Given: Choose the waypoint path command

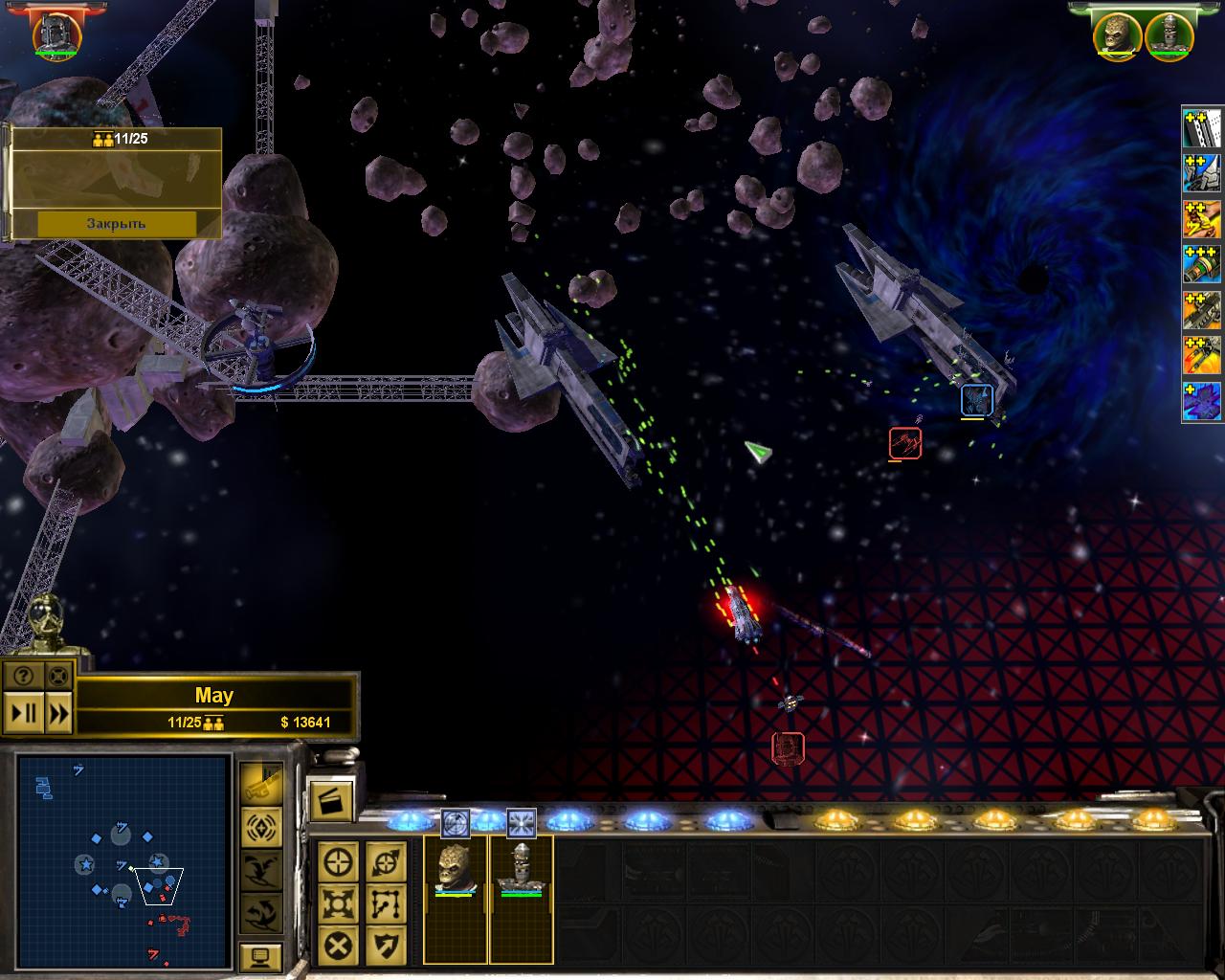Looking at the screenshot, I should coord(386,903).
